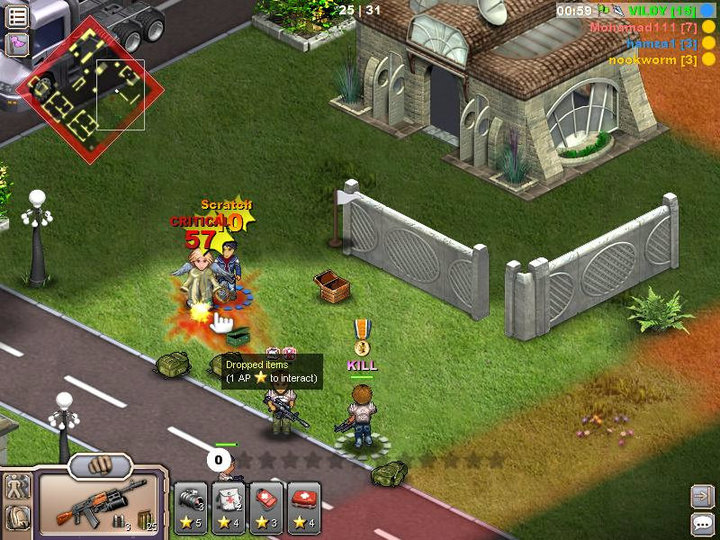Use the medic bag costing 4 stars

click(229, 506)
